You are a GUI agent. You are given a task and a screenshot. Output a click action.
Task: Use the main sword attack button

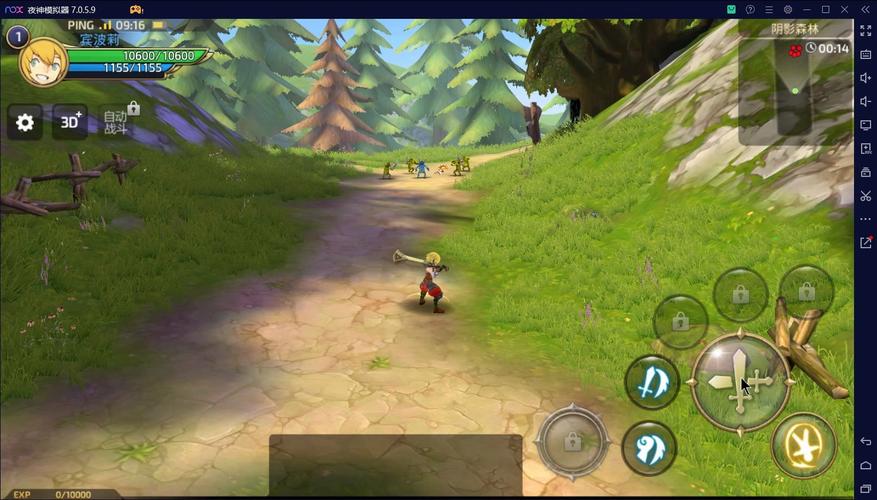point(740,382)
